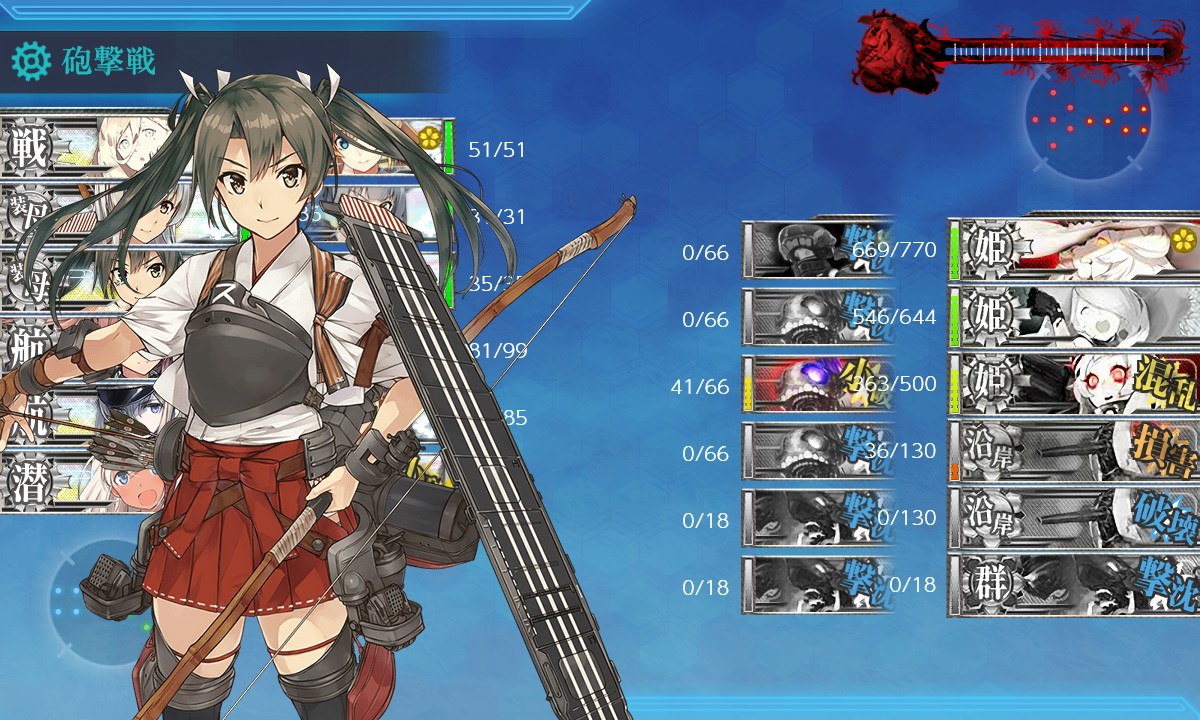Select the enemy princess banner with 546/644 HP
This screenshot has width=1200, height=720.
click(1075, 316)
